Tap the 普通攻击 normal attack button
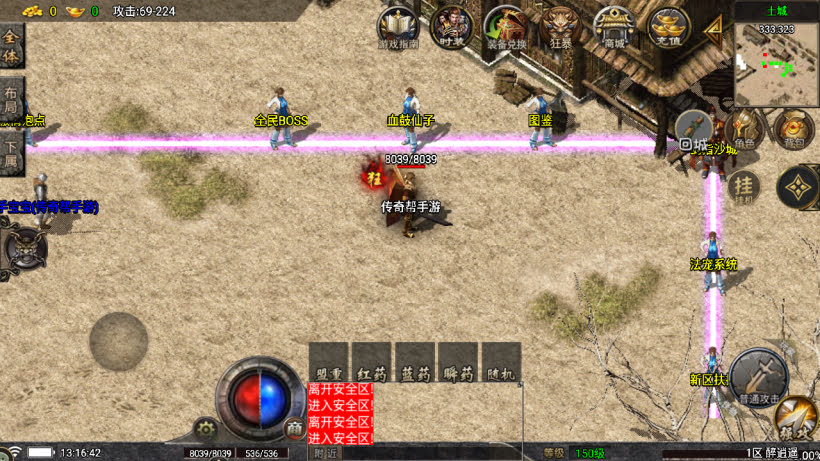 coord(757,377)
